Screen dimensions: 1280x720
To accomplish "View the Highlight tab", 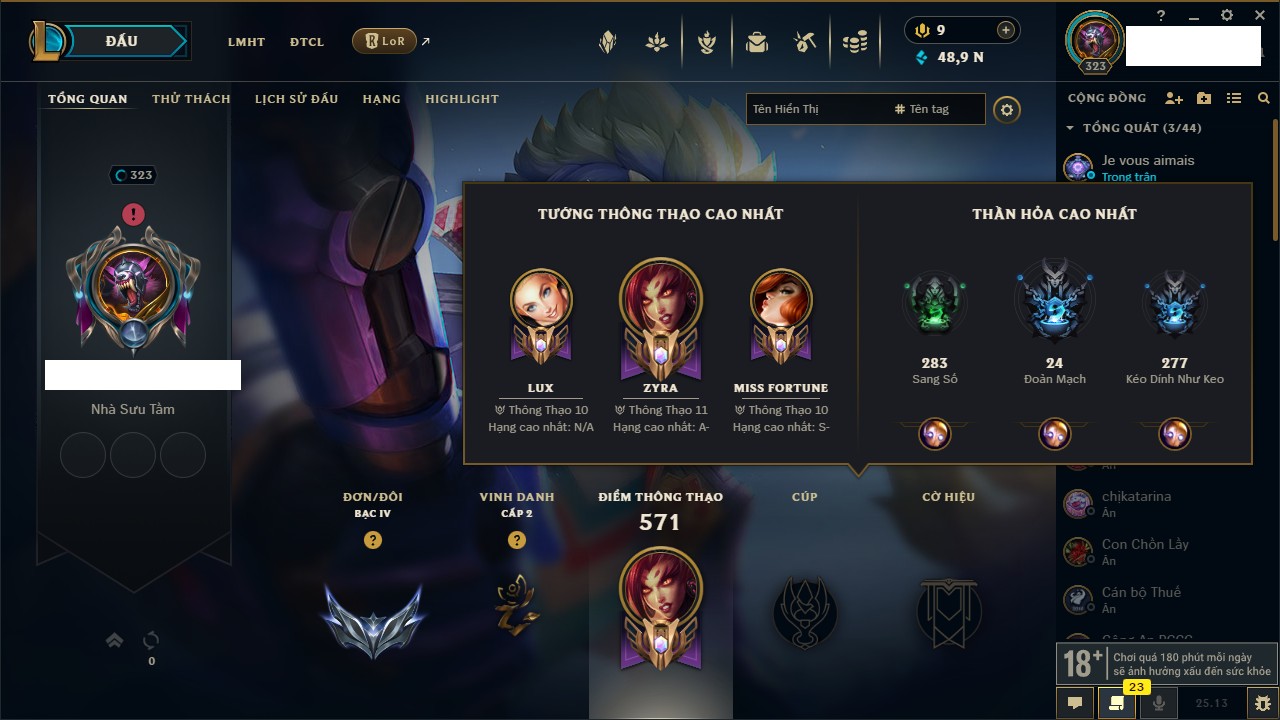I will pyautogui.click(x=461, y=99).
